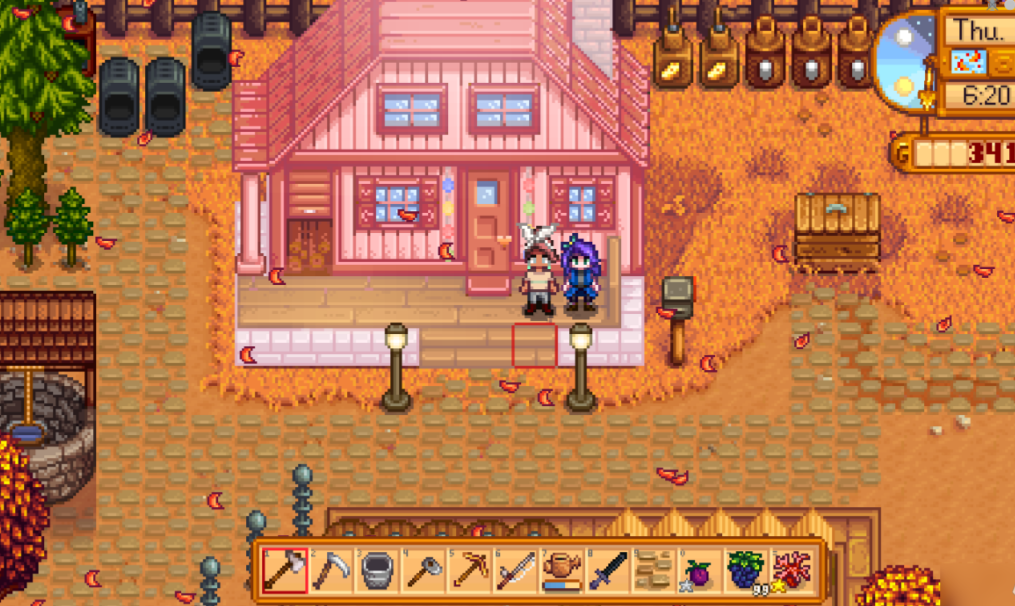Equip the copper watering can
The image size is (1015, 606).
(x=562, y=570)
